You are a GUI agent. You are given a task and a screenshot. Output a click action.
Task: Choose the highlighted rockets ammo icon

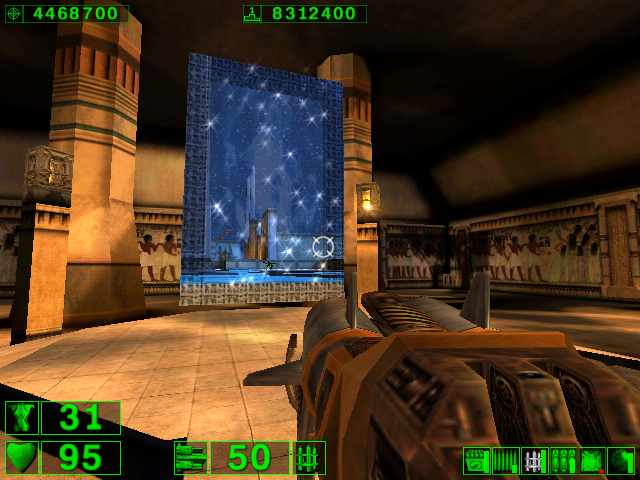534,460
